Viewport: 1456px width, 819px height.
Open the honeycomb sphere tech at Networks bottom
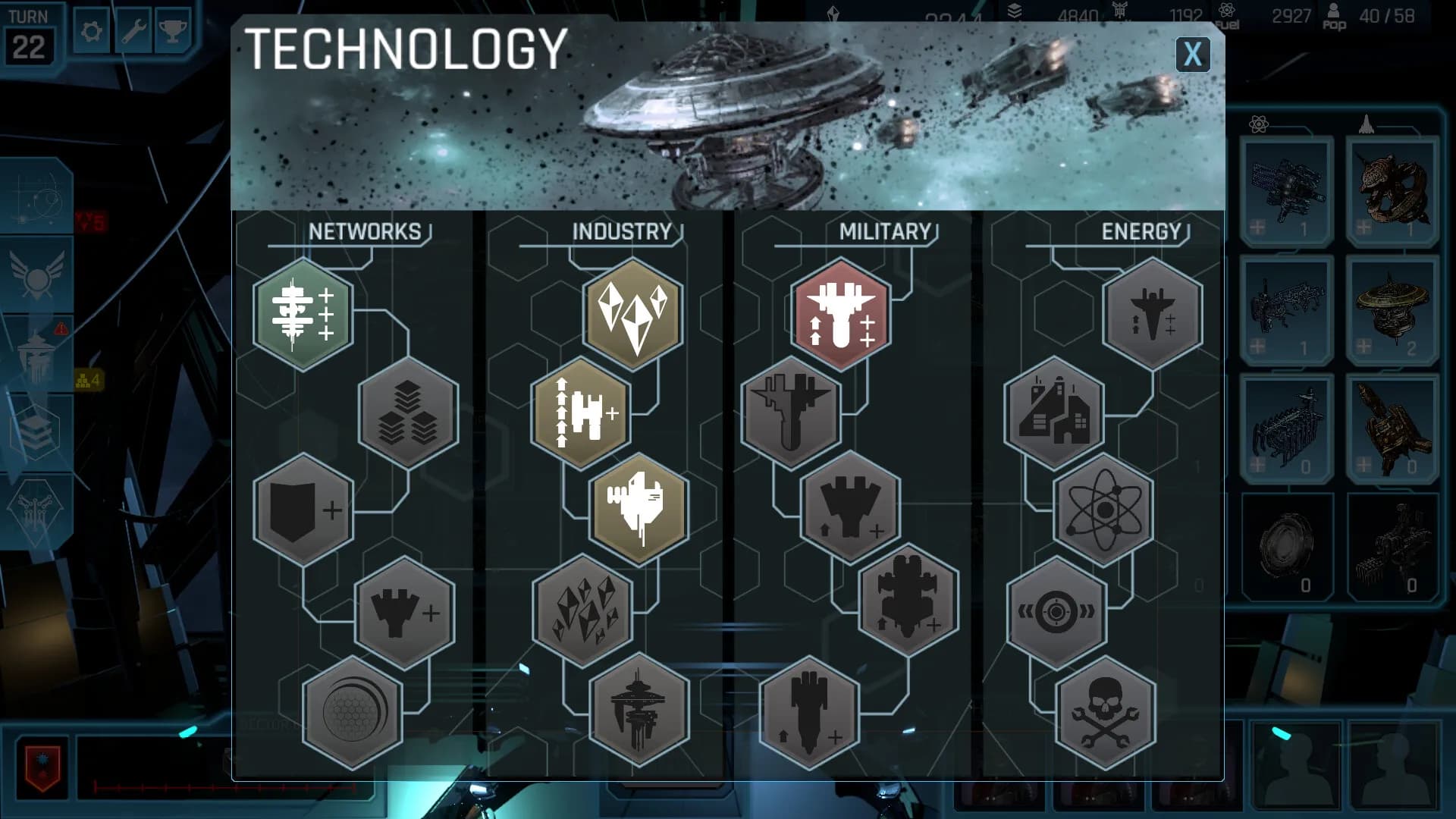pyautogui.click(x=353, y=717)
